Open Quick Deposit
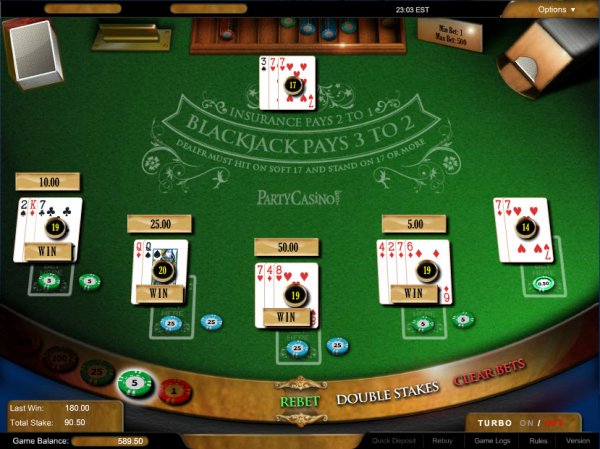Image resolution: width=600 pixels, height=449 pixels. [394, 440]
